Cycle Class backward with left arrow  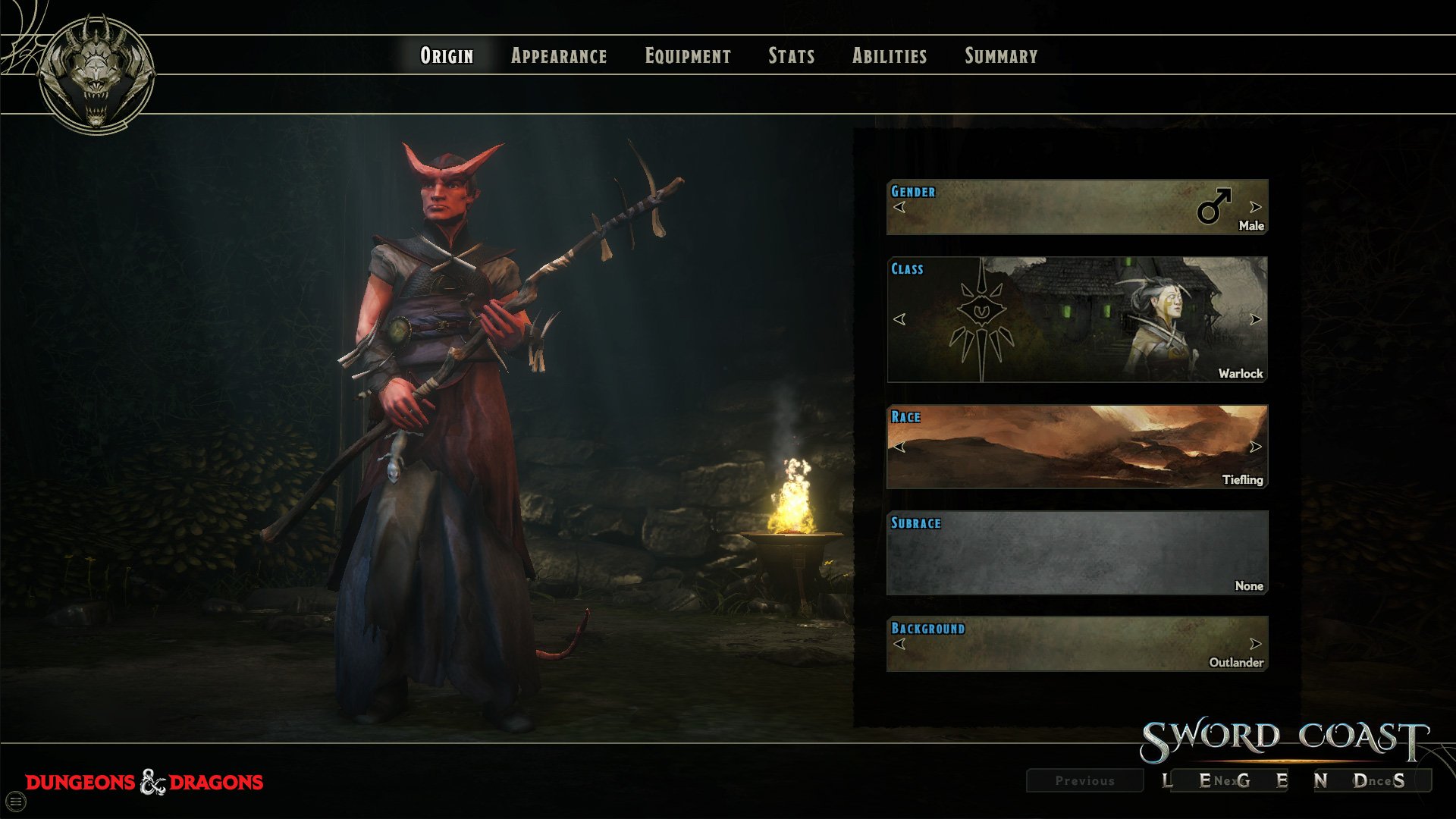point(899,319)
